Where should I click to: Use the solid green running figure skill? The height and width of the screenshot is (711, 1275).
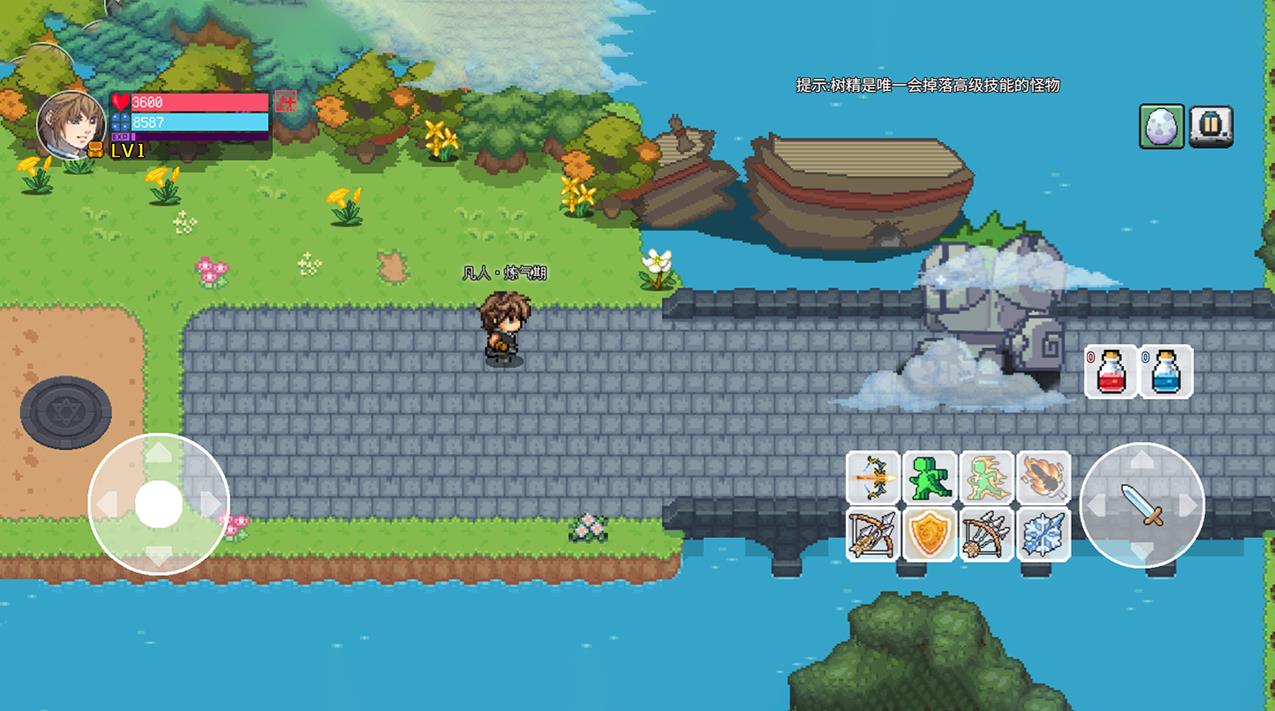tap(929, 478)
